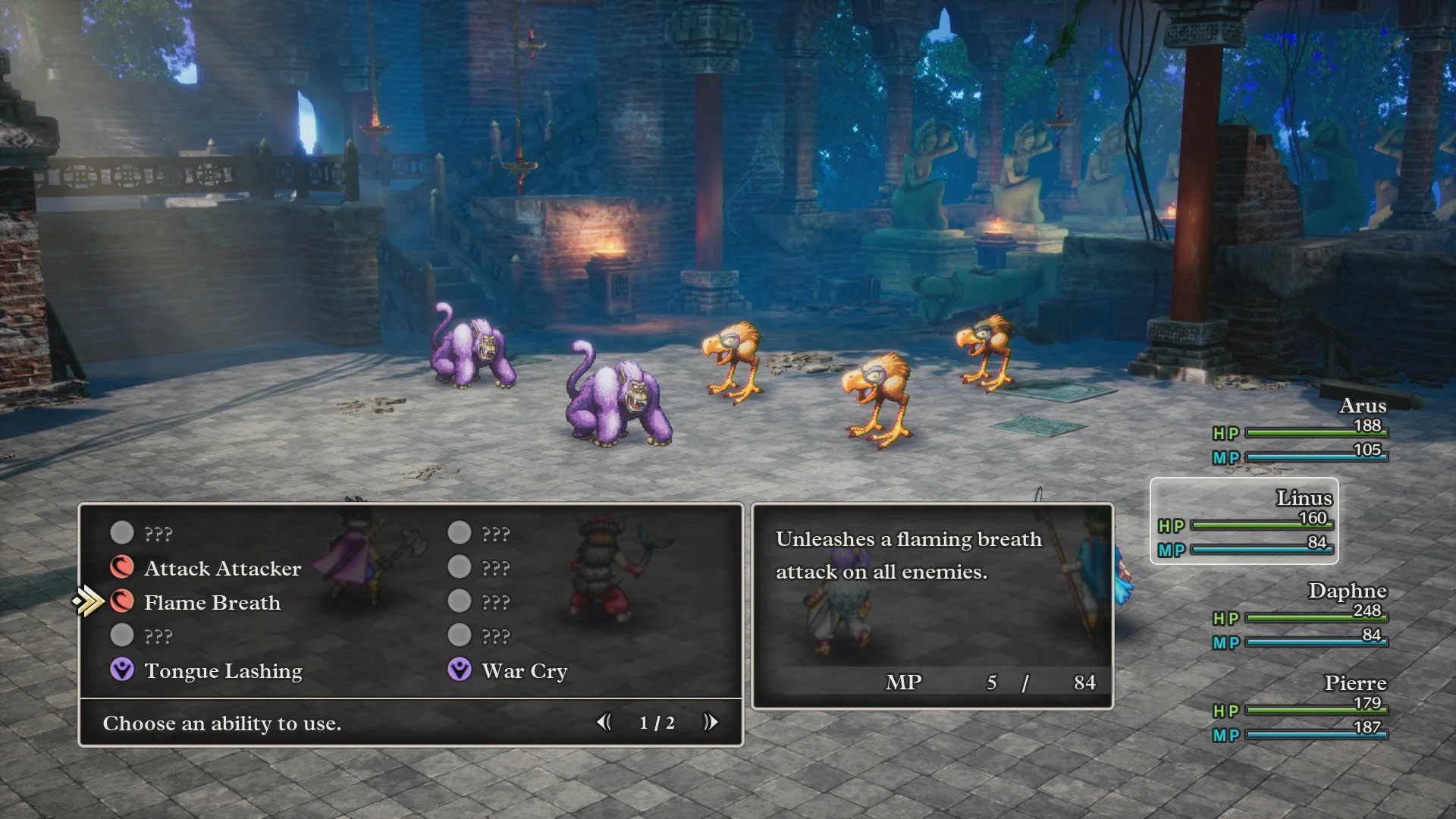Pick the War Cry ability
The image size is (1456, 819).
click(524, 671)
